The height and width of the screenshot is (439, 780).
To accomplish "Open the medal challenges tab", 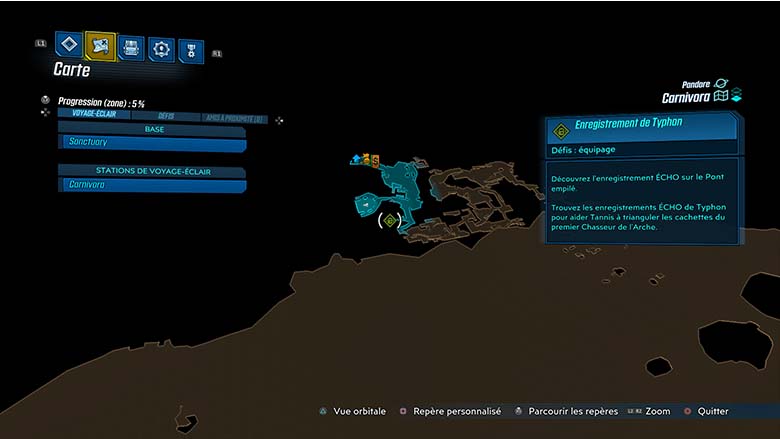I will 190,51.
